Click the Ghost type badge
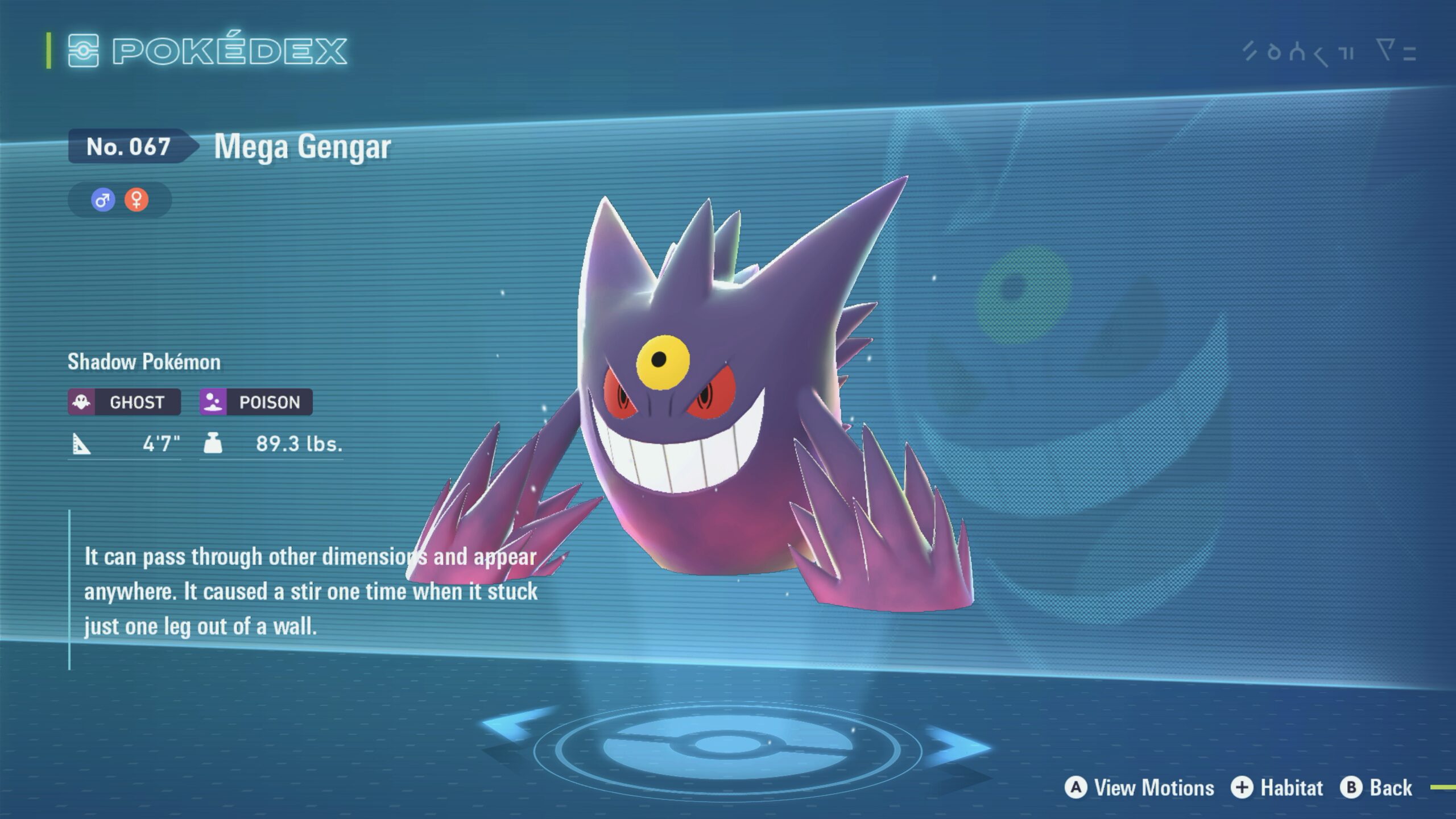The height and width of the screenshot is (819, 1456). tap(125, 402)
